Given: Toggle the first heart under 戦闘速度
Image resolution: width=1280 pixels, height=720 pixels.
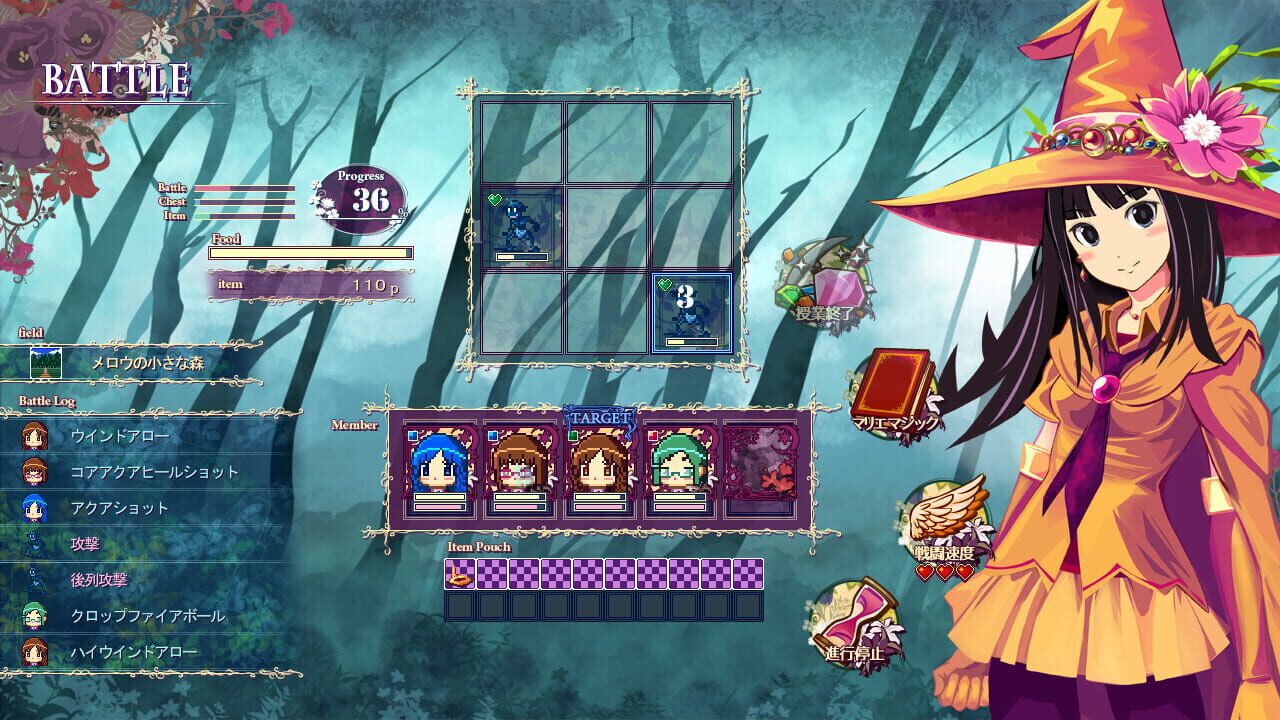Looking at the screenshot, I should (923, 571).
